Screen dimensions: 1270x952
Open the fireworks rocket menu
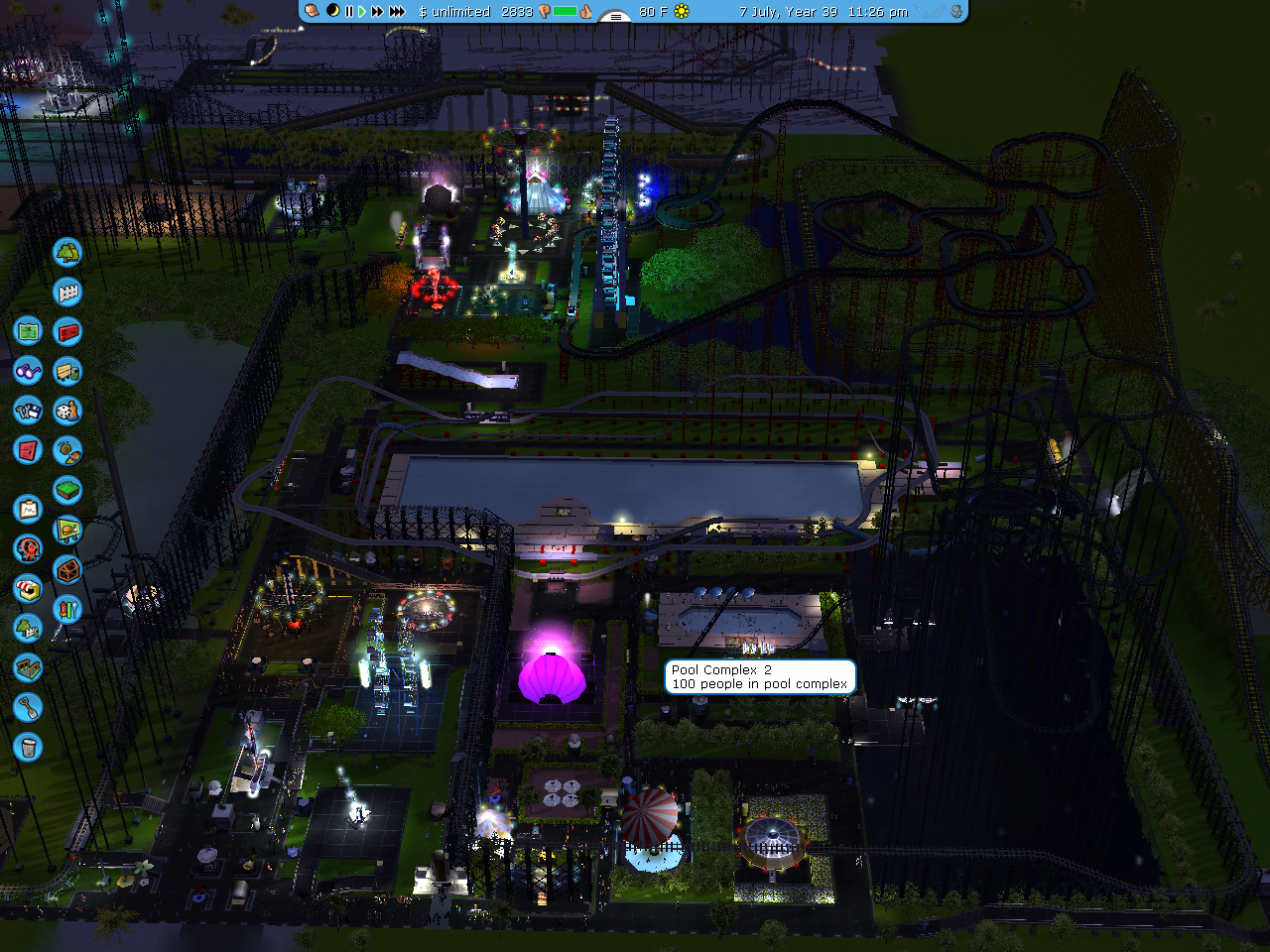pyautogui.click(x=66, y=609)
